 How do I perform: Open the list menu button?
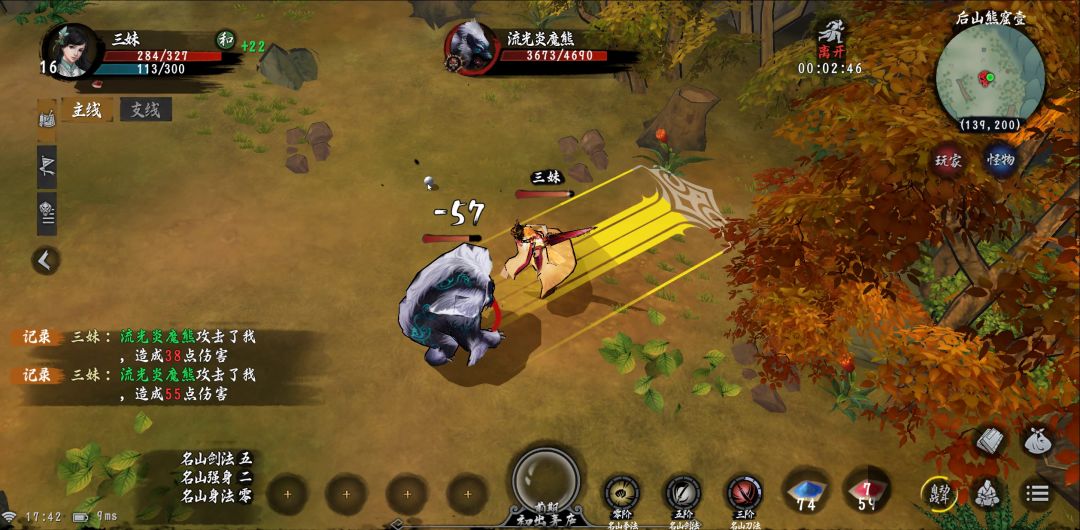(1038, 493)
